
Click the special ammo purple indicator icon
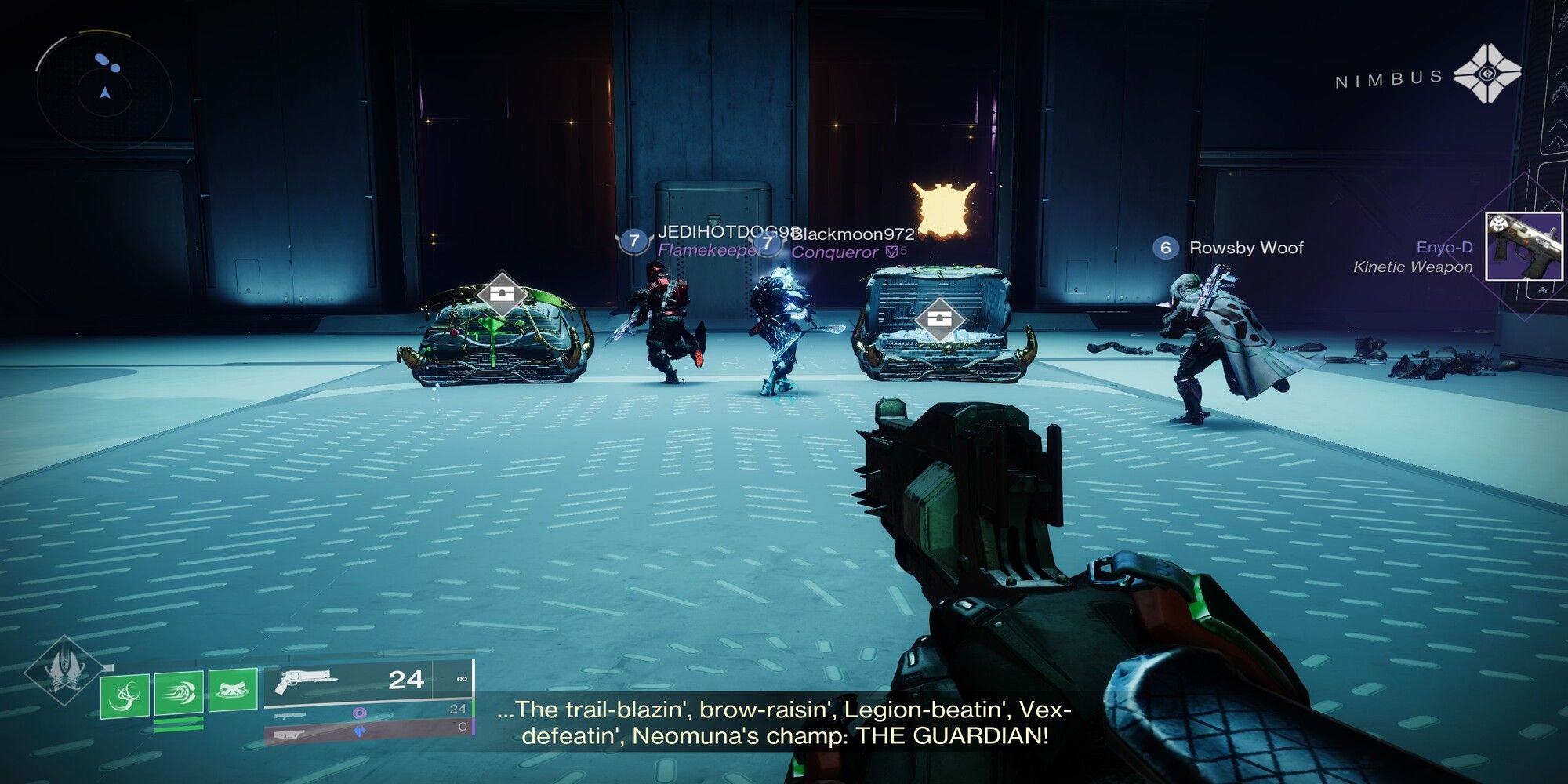361,713
